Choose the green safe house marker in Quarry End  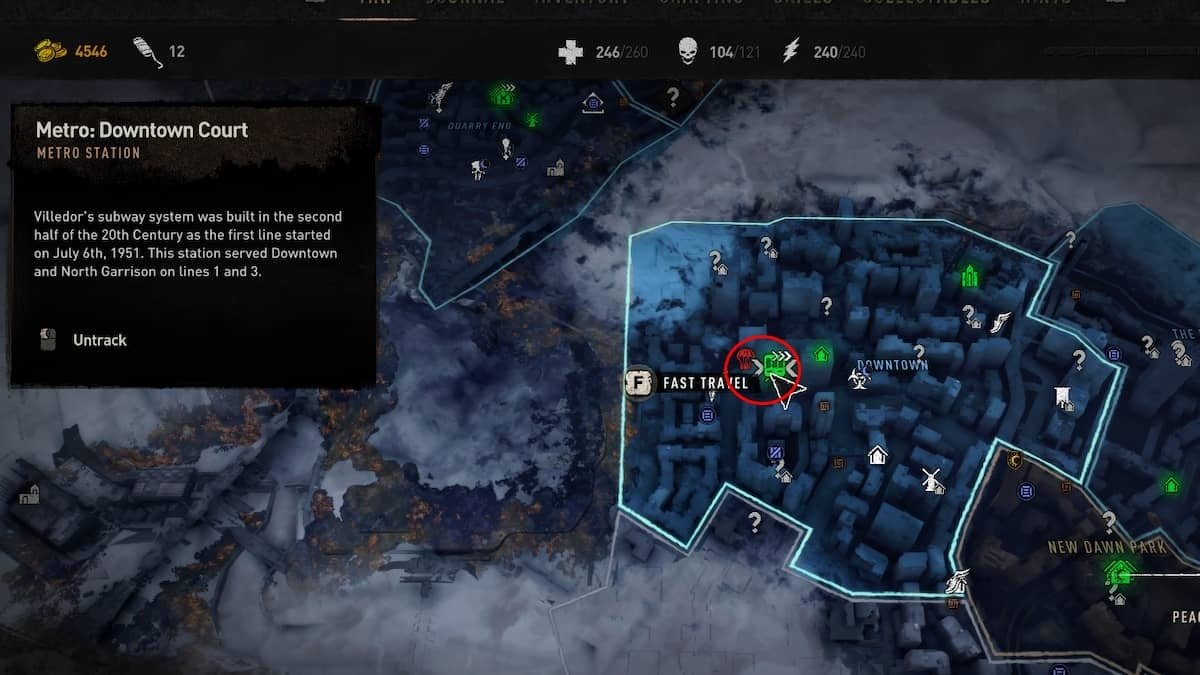tap(501, 95)
